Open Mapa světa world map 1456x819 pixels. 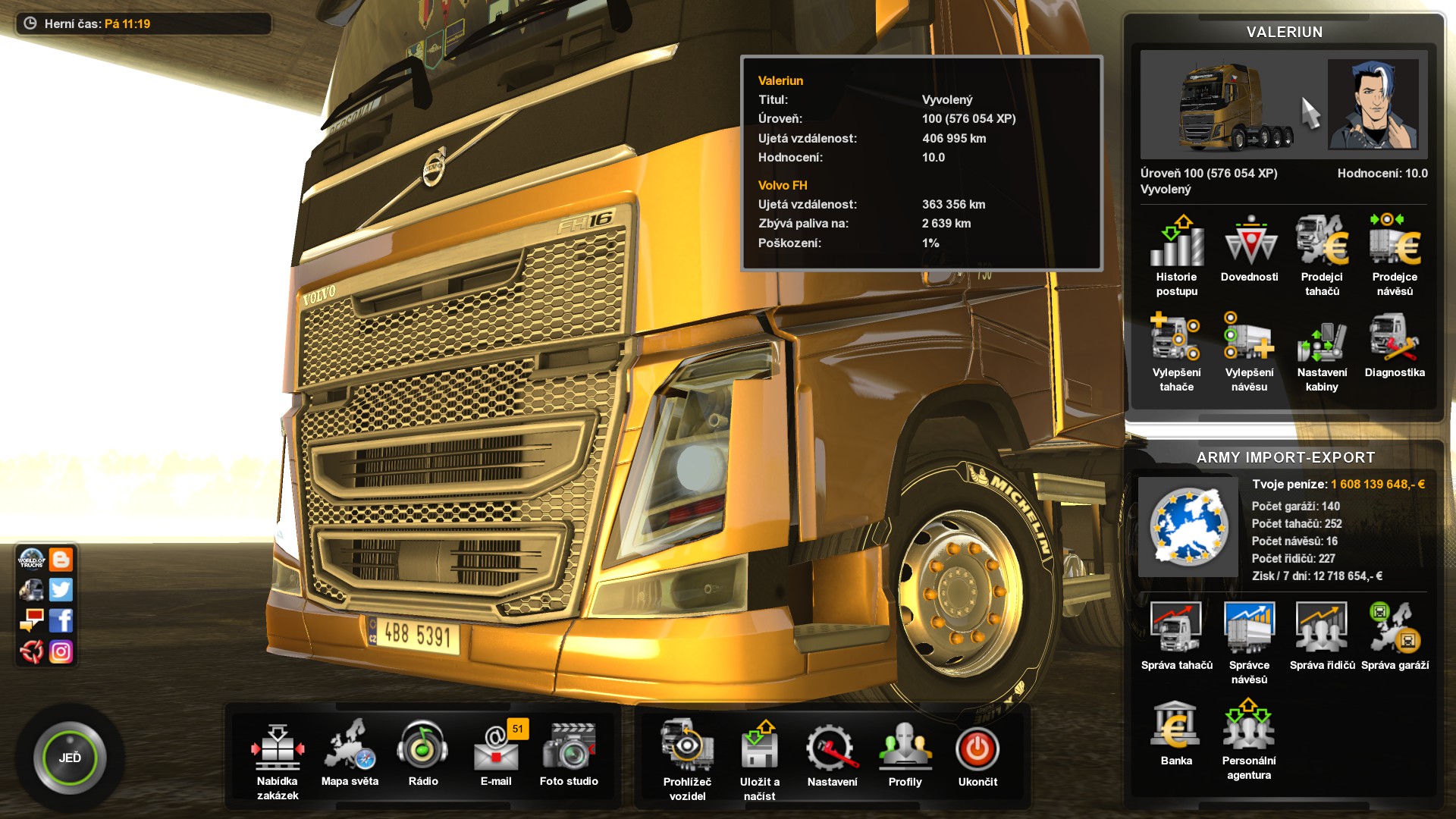click(350, 747)
